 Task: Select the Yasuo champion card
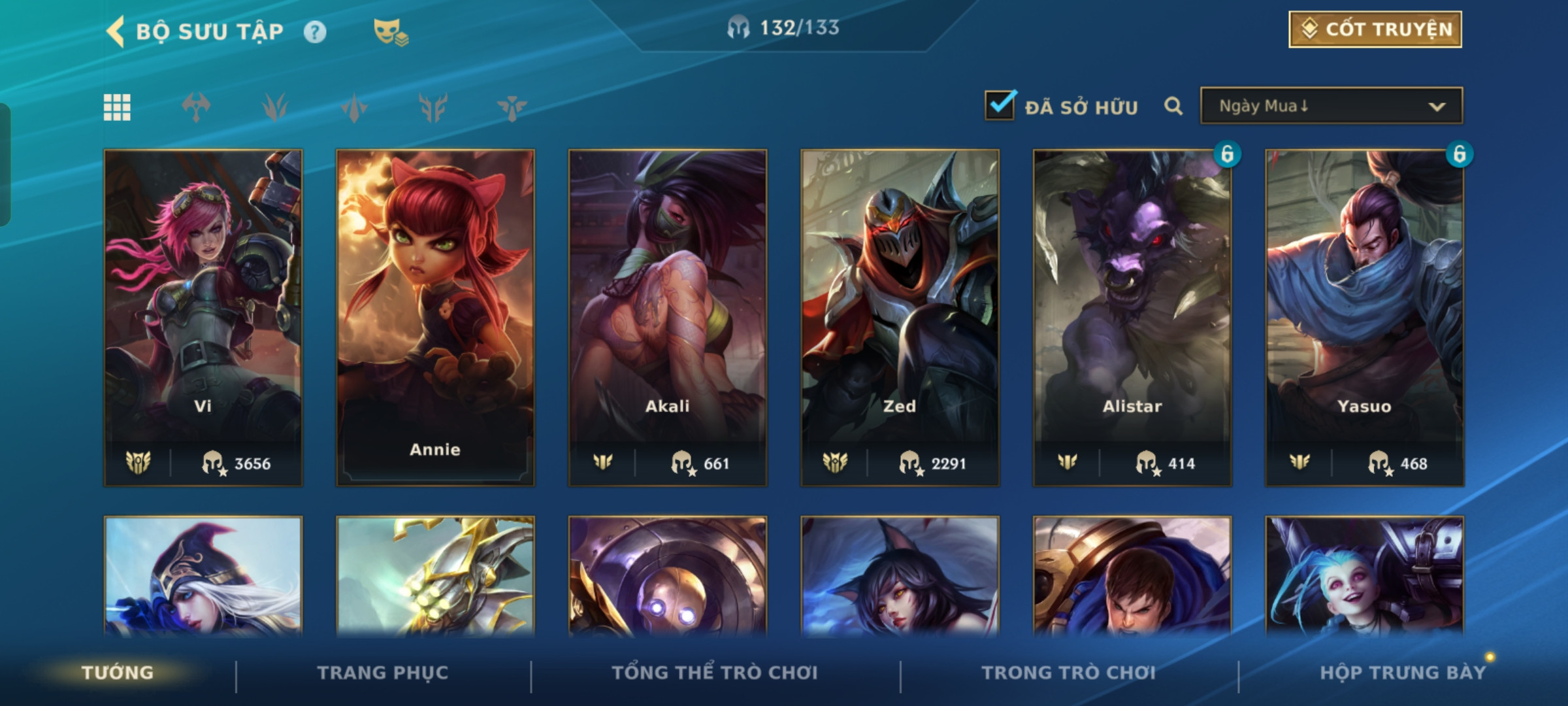pos(1364,317)
